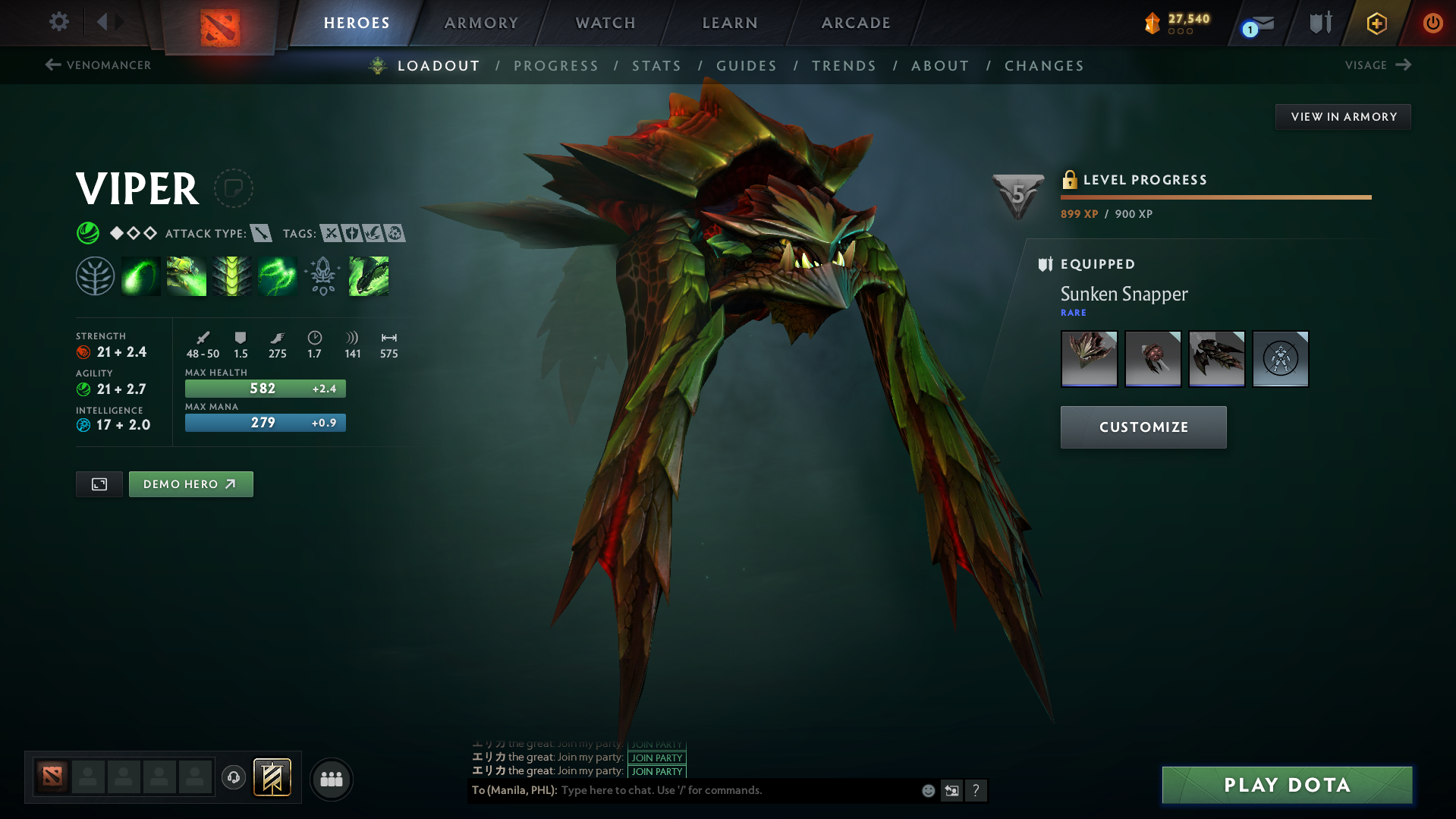Open voice chat headset icon

click(x=234, y=779)
